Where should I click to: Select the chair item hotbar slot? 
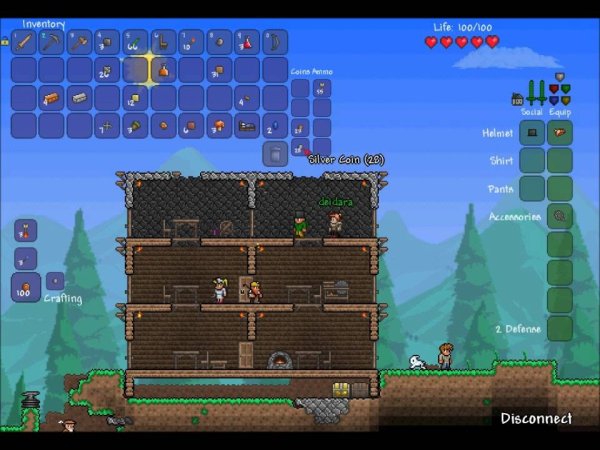(x=163, y=42)
